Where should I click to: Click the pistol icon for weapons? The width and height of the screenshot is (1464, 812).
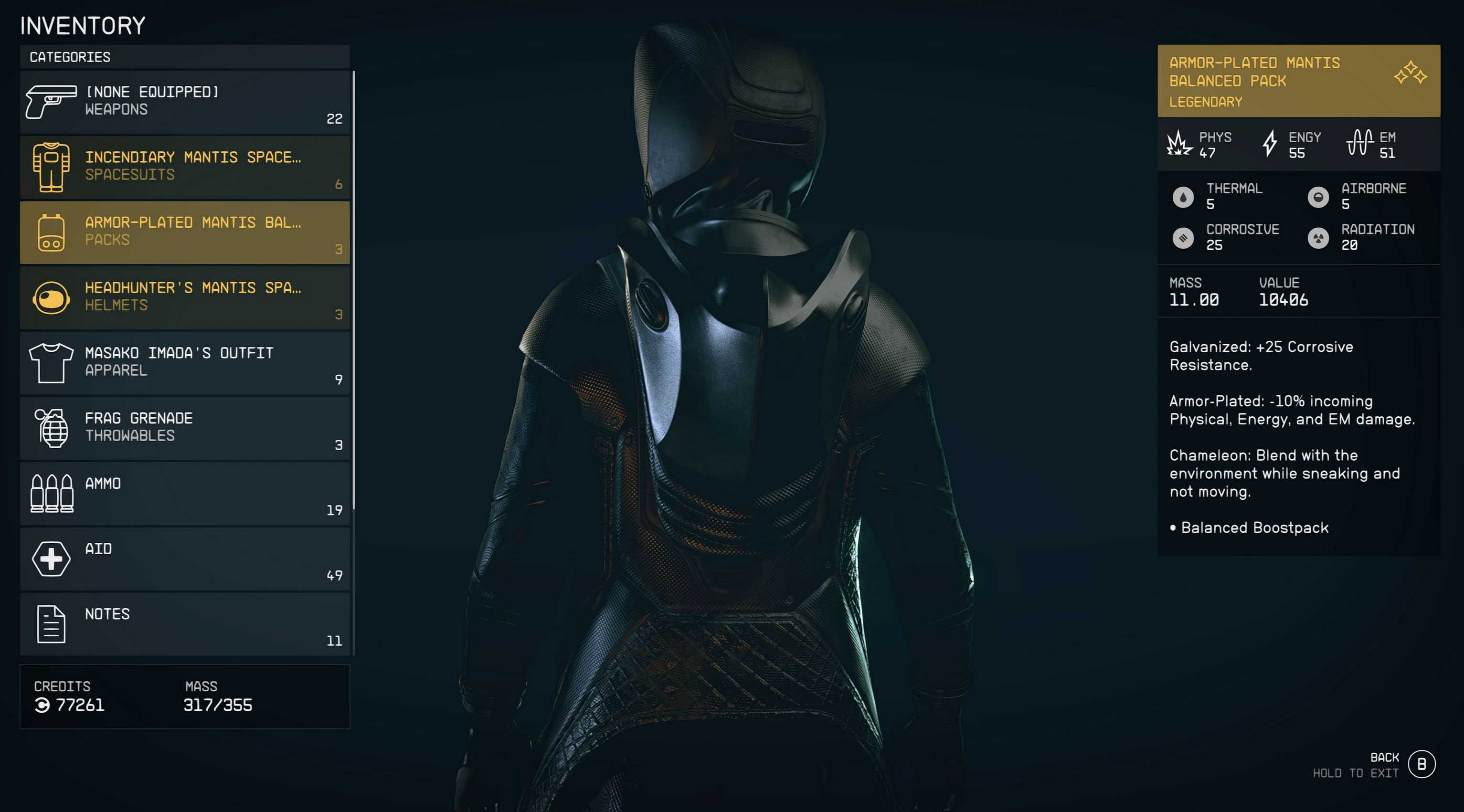[51, 102]
